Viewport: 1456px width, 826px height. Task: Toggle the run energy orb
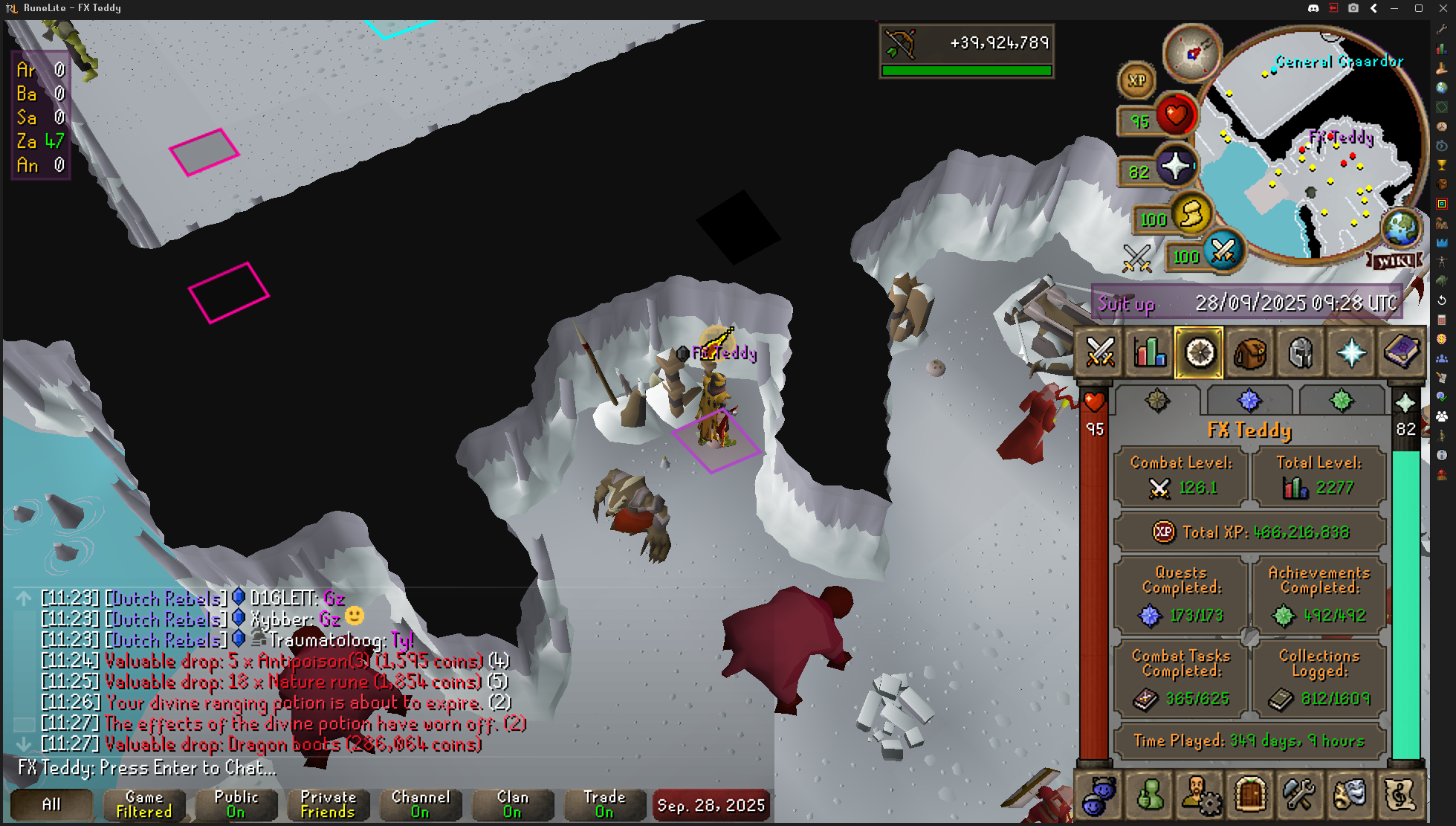pos(1191,215)
